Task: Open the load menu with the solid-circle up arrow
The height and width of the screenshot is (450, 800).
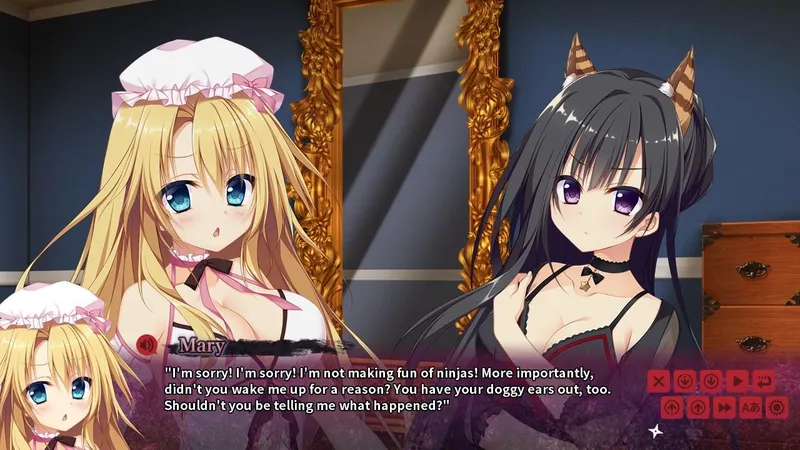Action: (x=698, y=407)
